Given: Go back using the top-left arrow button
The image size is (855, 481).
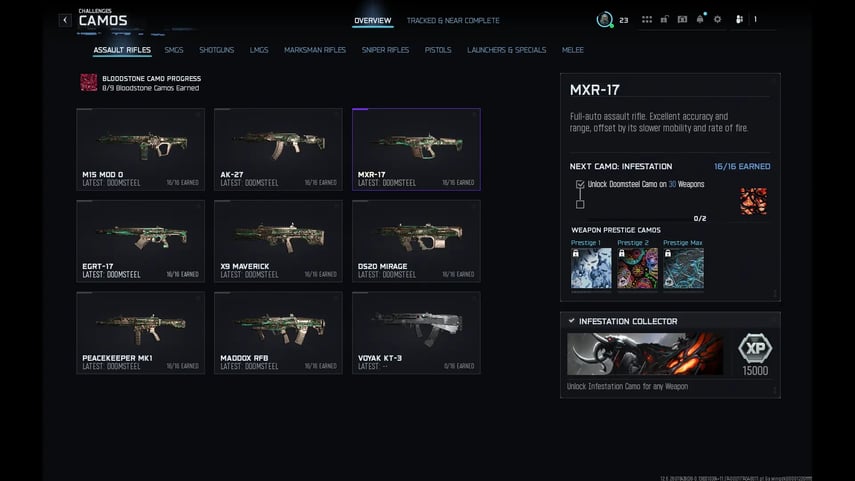Looking at the screenshot, I should point(65,20).
